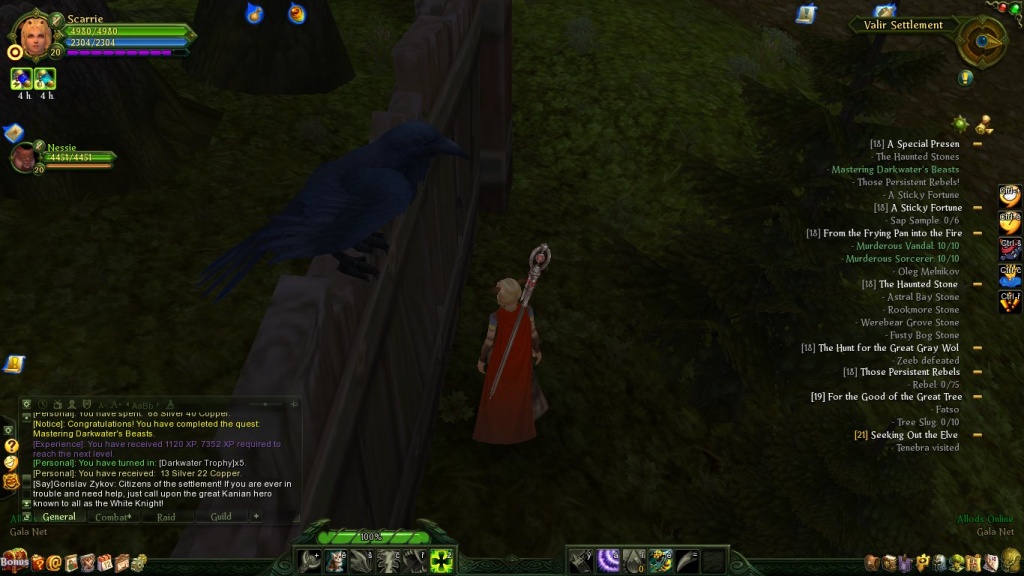Viewport: 1024px width, 576px height.
Task: Open the Raid chat tab
Action: [x=166, y=516]
